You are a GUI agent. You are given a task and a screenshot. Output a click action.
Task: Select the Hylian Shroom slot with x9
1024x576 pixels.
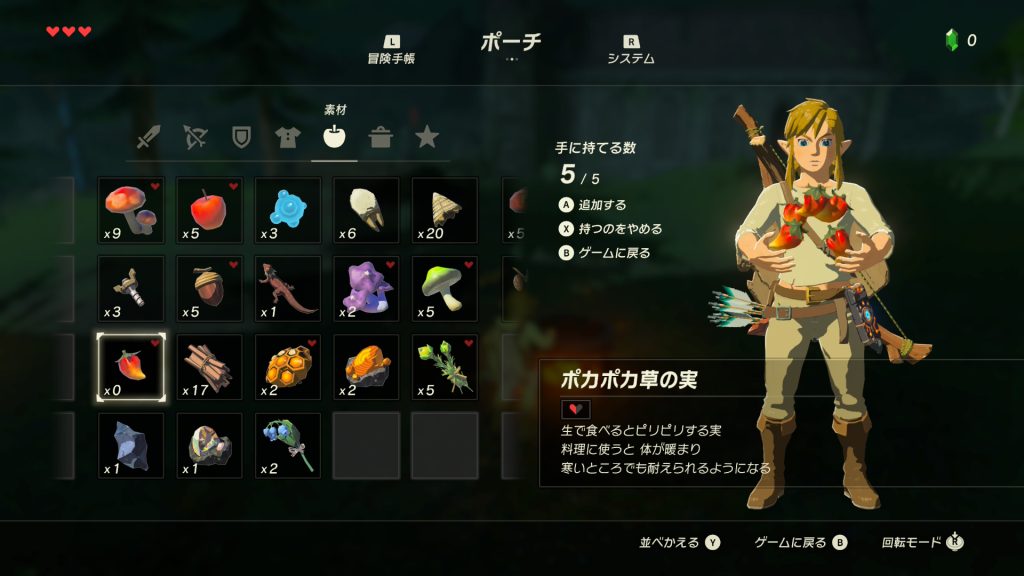tap(131, 210)
